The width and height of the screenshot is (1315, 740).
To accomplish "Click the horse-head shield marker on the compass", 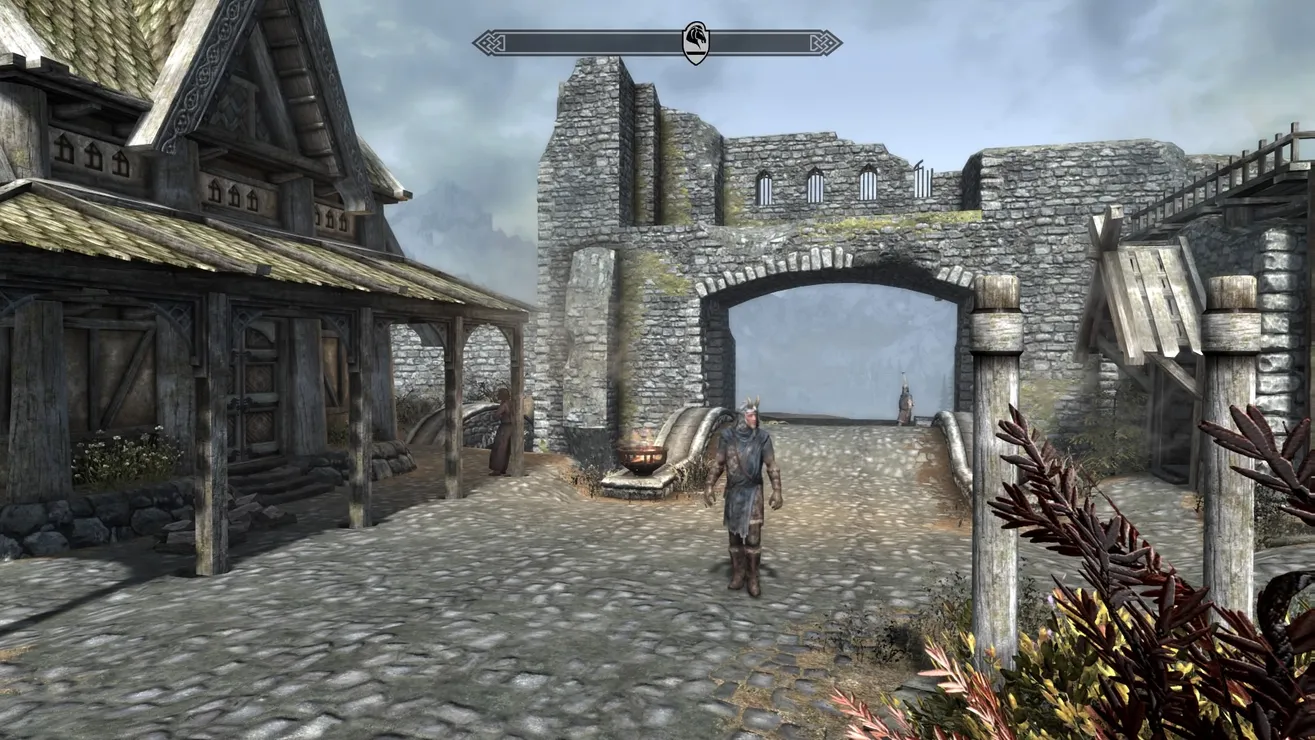I will coord(695,43).
